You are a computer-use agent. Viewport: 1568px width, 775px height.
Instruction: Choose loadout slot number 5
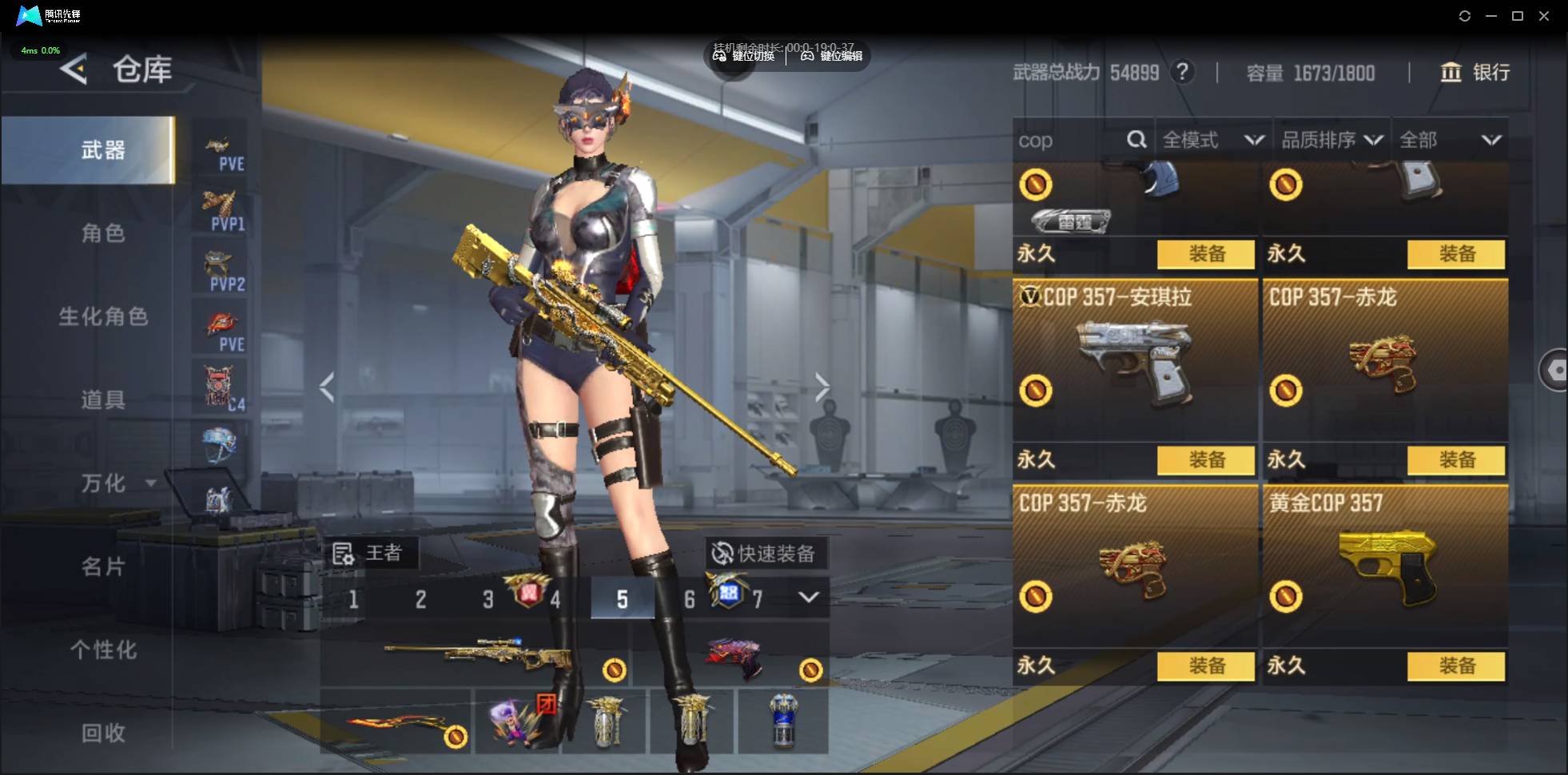click(x=622, y=599)
